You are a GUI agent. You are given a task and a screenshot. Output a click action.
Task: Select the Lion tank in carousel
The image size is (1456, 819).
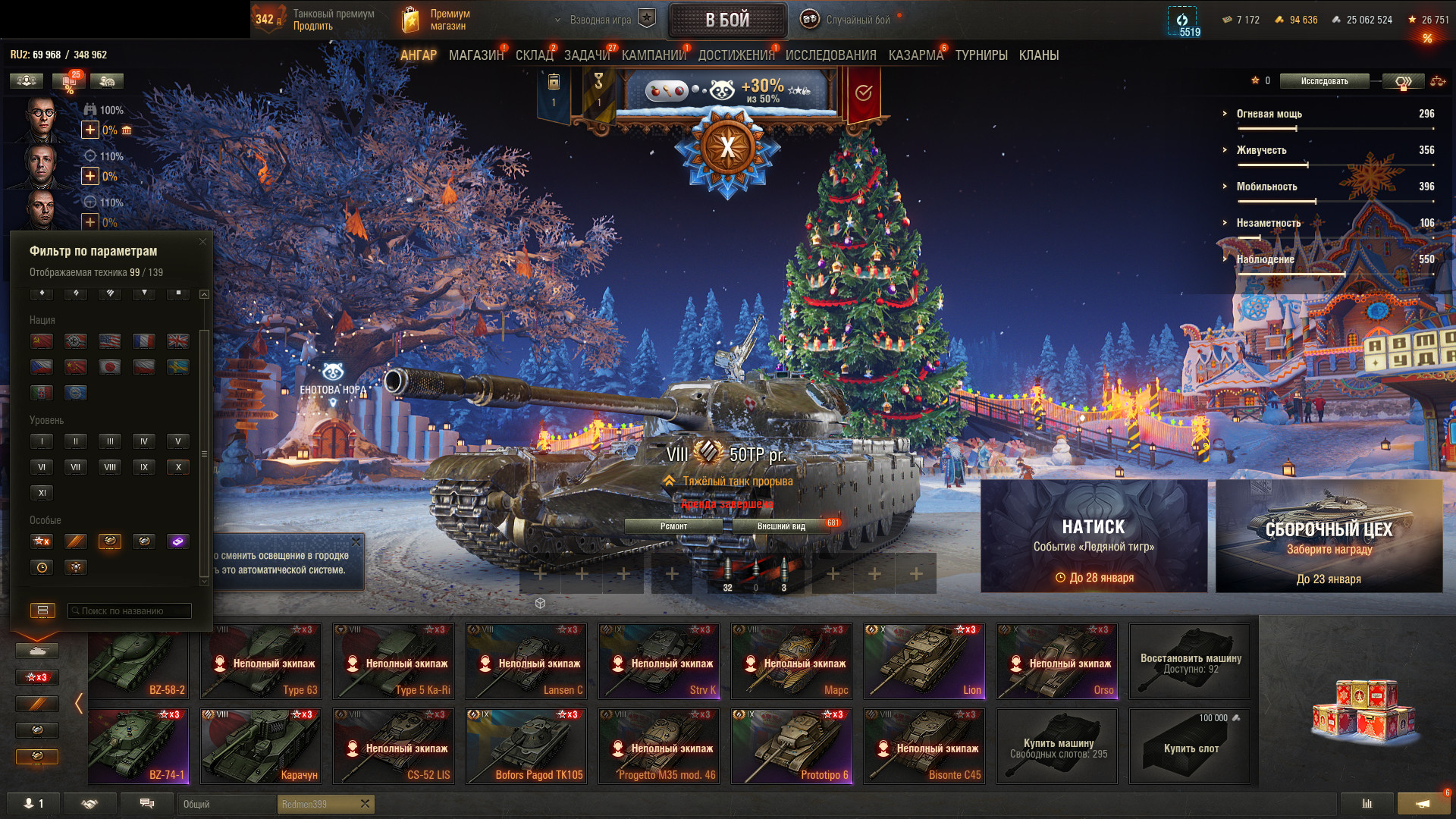tap(924, 661)
